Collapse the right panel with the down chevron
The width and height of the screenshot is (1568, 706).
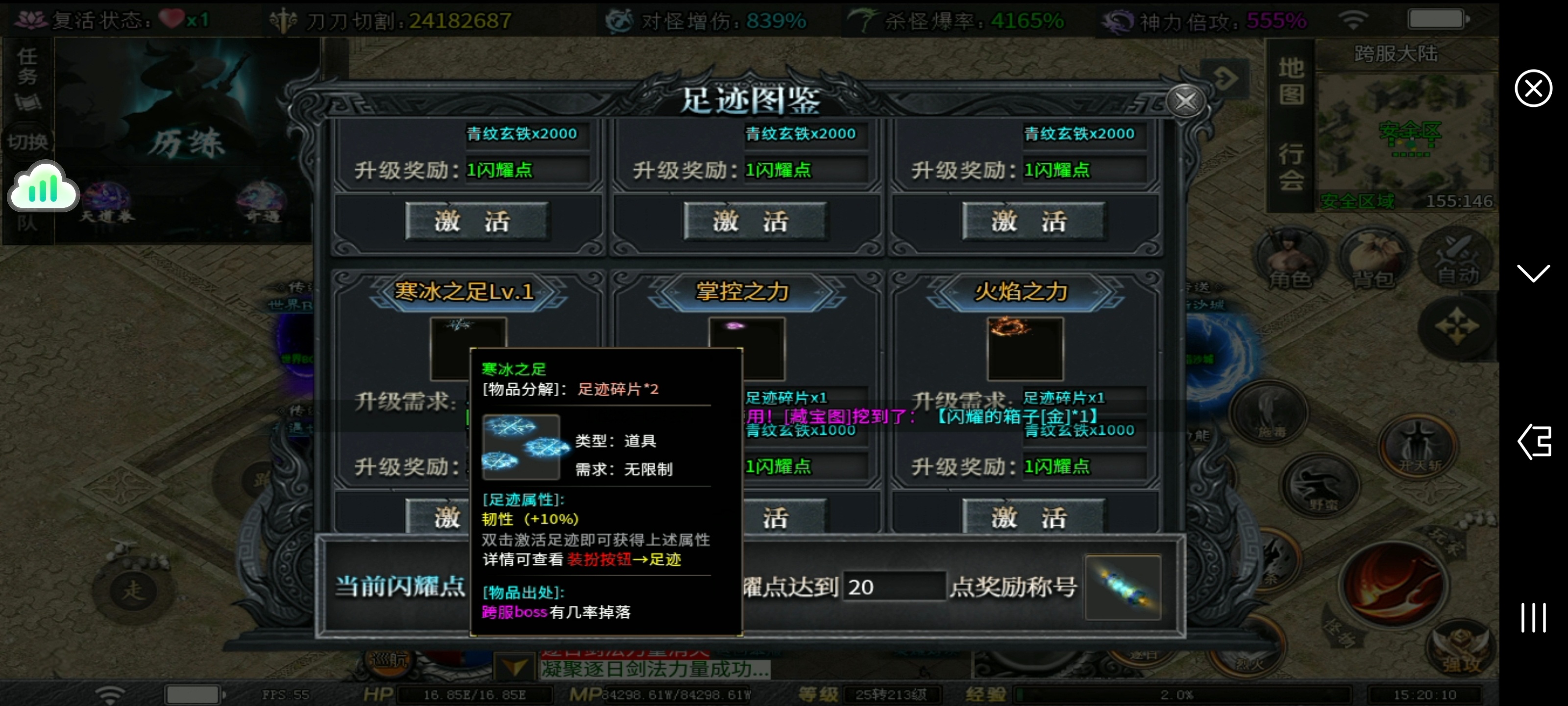[x=1534, y=273]
